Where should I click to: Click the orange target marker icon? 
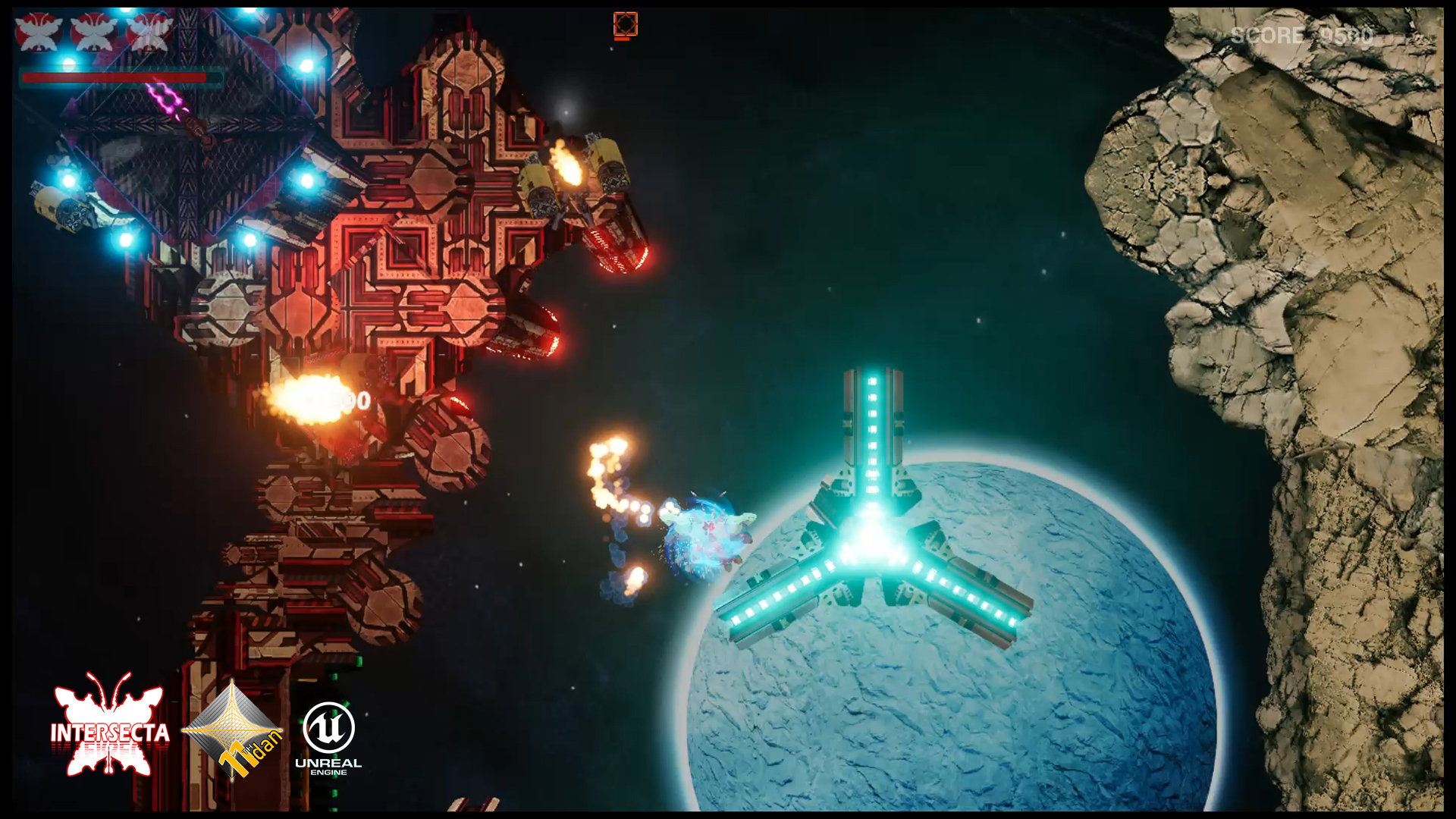point(625,25)
